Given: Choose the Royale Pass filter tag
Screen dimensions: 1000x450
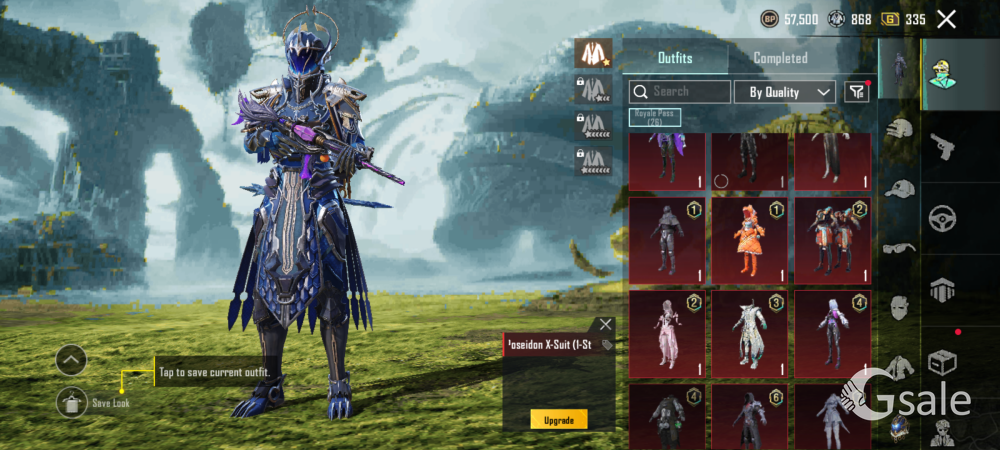Looking at the screenshot, I should [x=655, y=118].
